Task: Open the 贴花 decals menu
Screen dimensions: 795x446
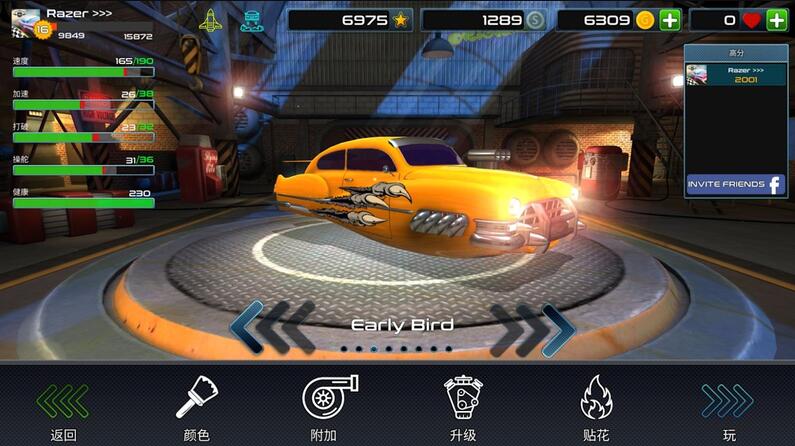Action: 596,408
